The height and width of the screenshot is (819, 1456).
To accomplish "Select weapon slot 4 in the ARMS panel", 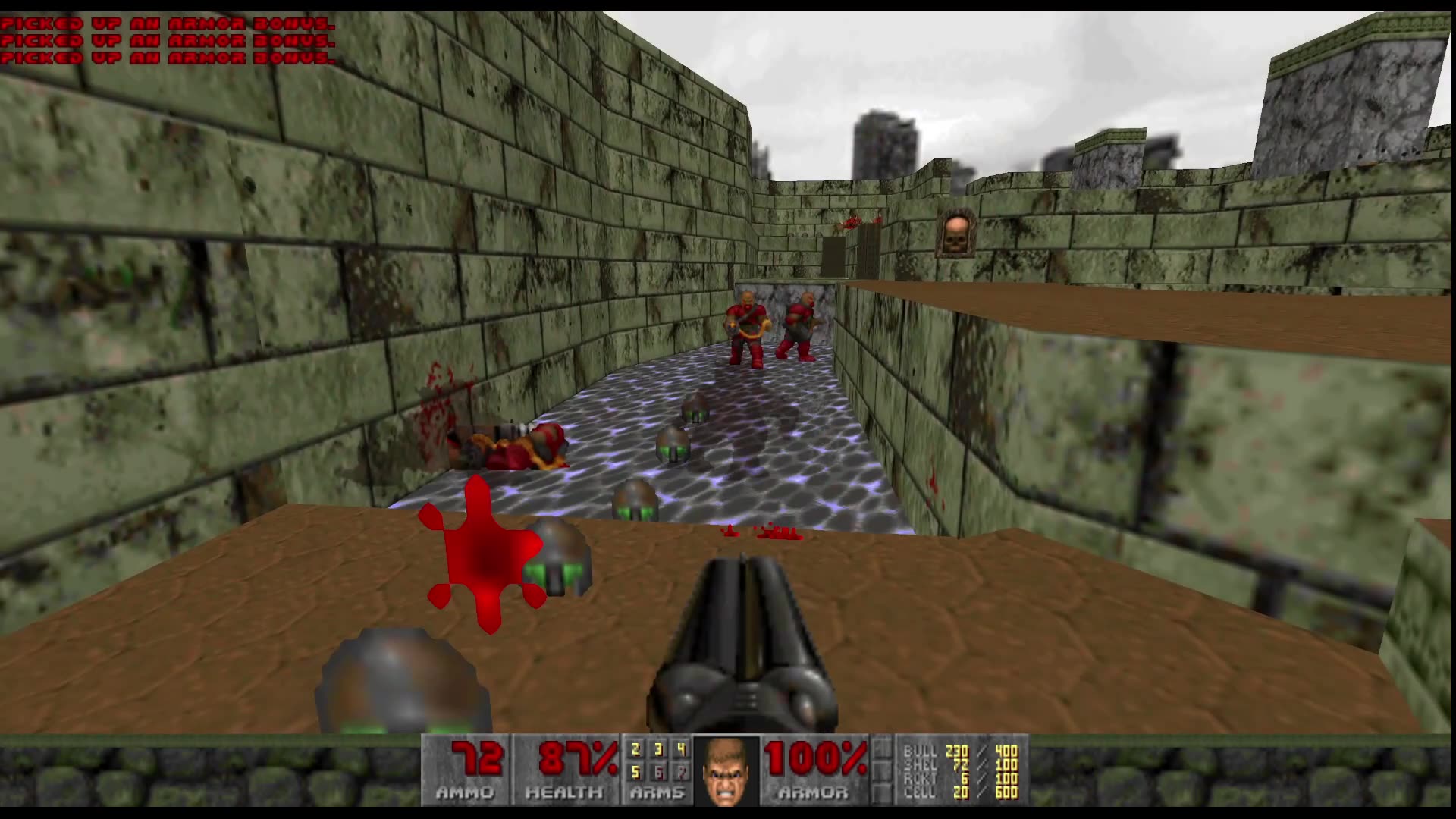I will (681, 751).
